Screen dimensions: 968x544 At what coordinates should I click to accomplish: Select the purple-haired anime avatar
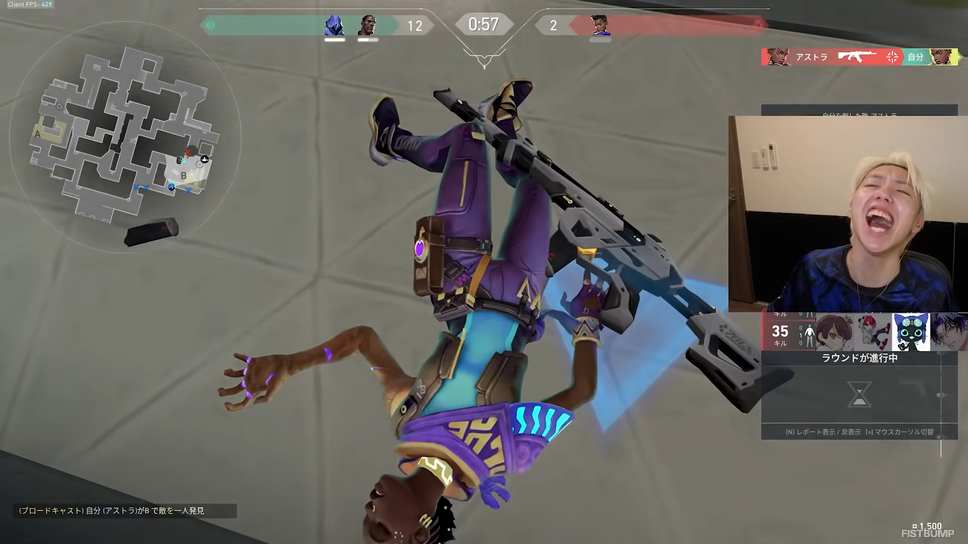[948, 332]
